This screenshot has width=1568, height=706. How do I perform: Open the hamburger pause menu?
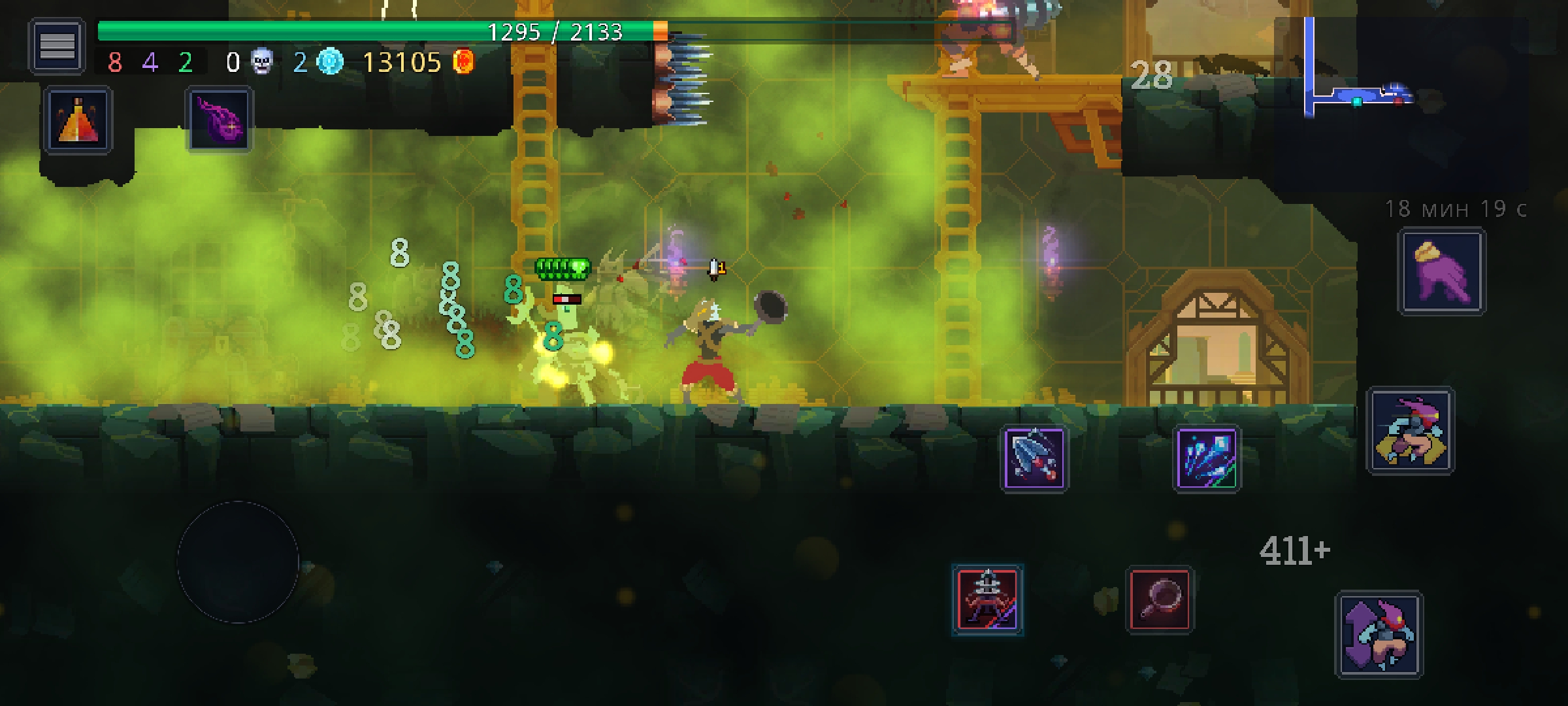pos(57,46)
